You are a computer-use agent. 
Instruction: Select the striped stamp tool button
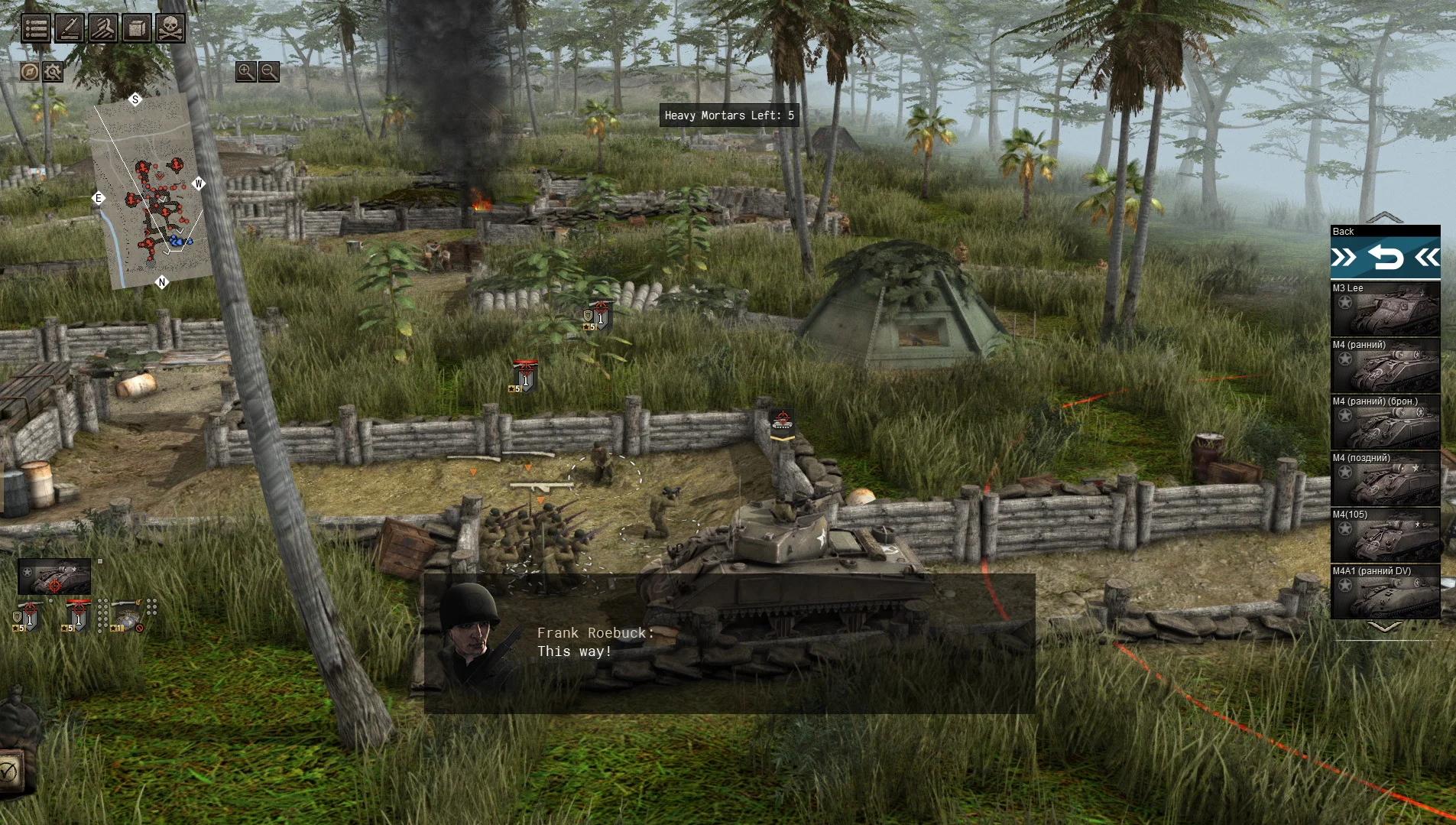click(103, 28)
